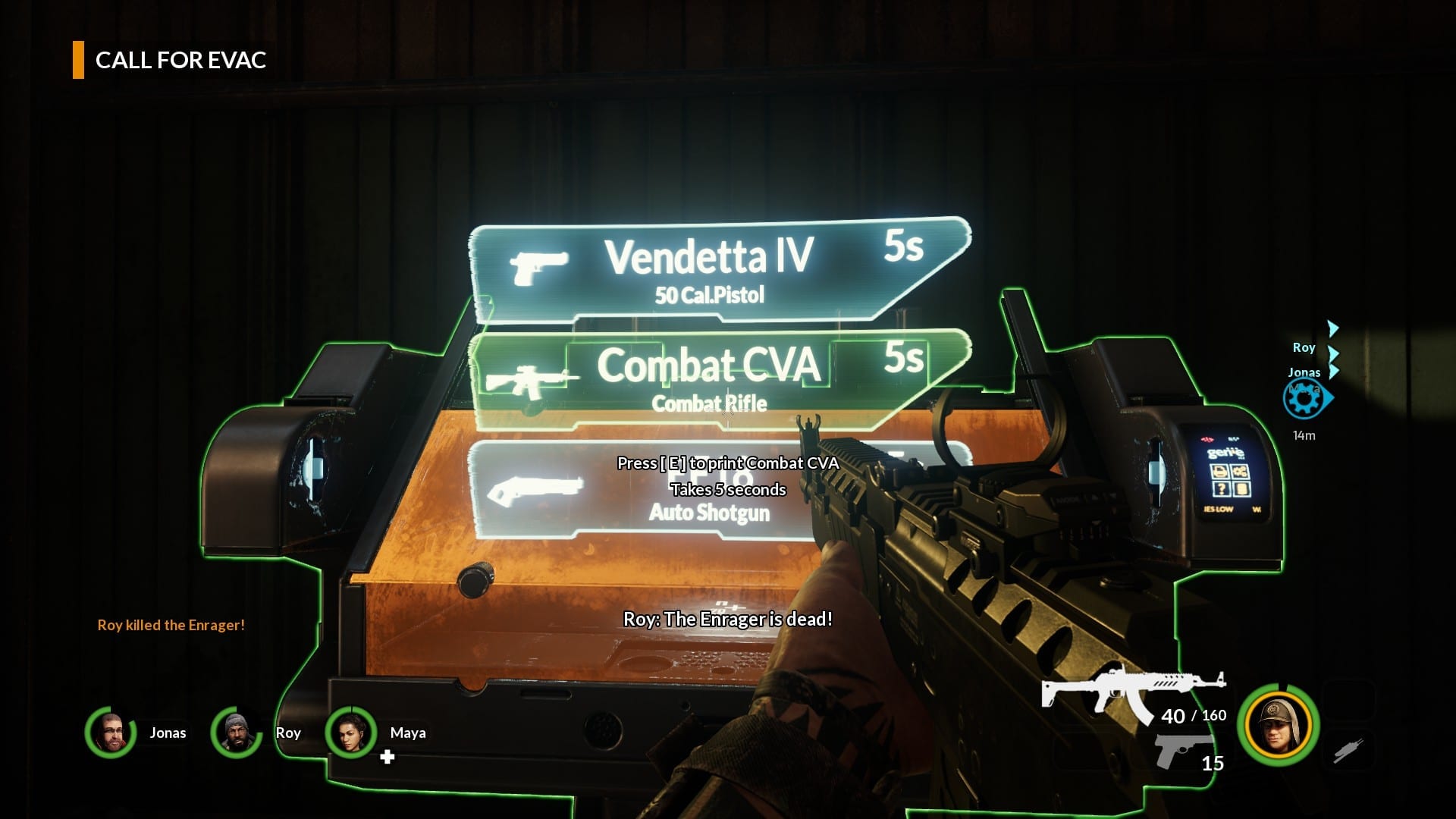1456x819 pixels.
Task: Click the player character portrait
Action: [x=1279, y=724]
